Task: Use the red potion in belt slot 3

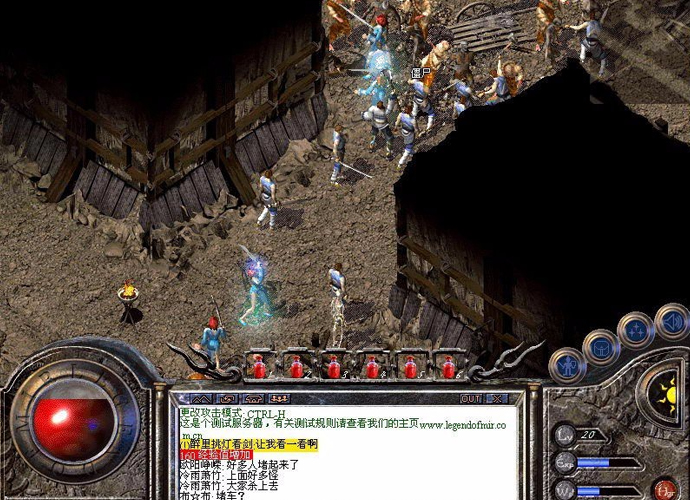Action: pos(334,367)
